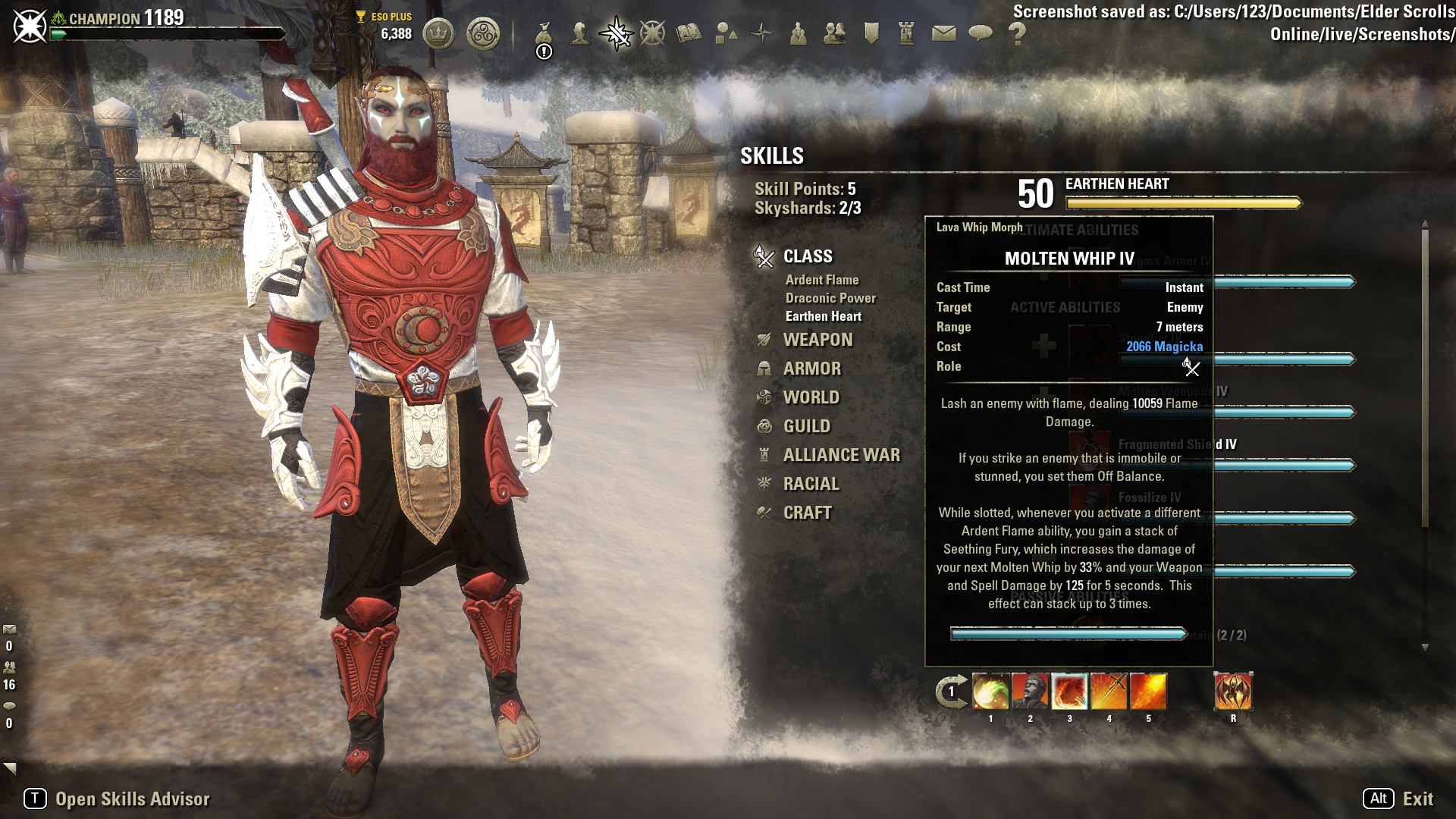1456x819 pixels.
Task: Select the Draconic Power skill line
Action: [x=830, y=298]
